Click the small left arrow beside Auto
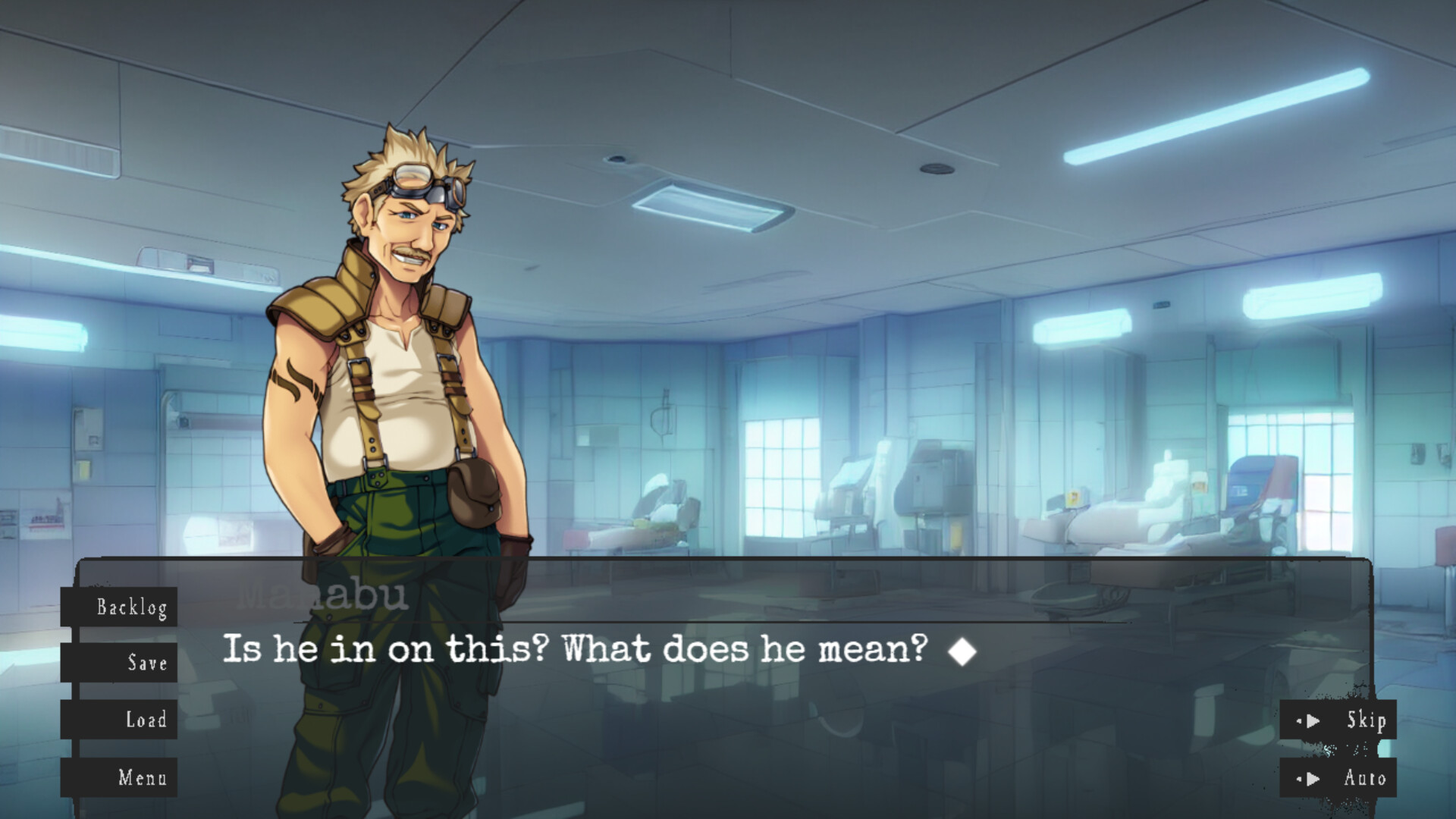 click(1298, 778)
